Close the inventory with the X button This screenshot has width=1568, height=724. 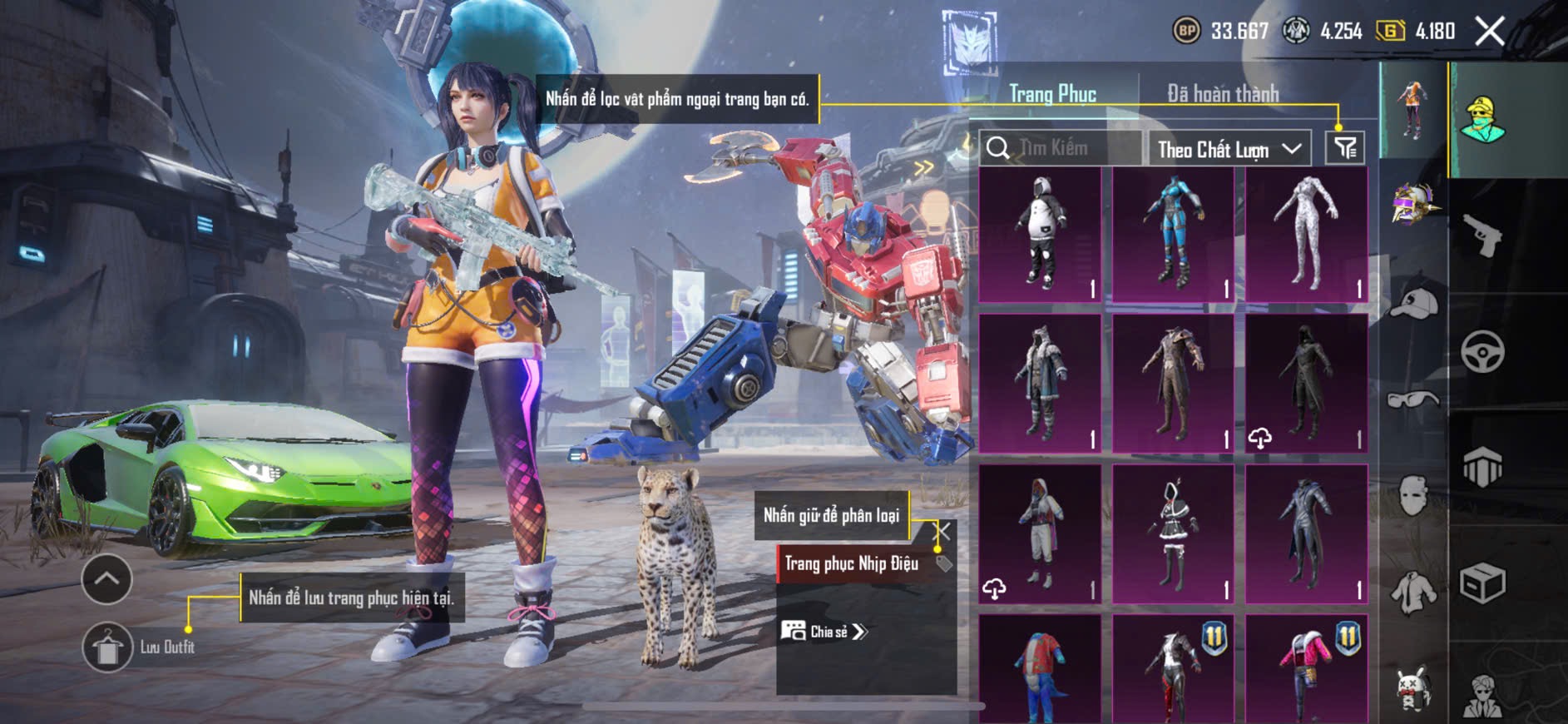(x=1489, y=32)
